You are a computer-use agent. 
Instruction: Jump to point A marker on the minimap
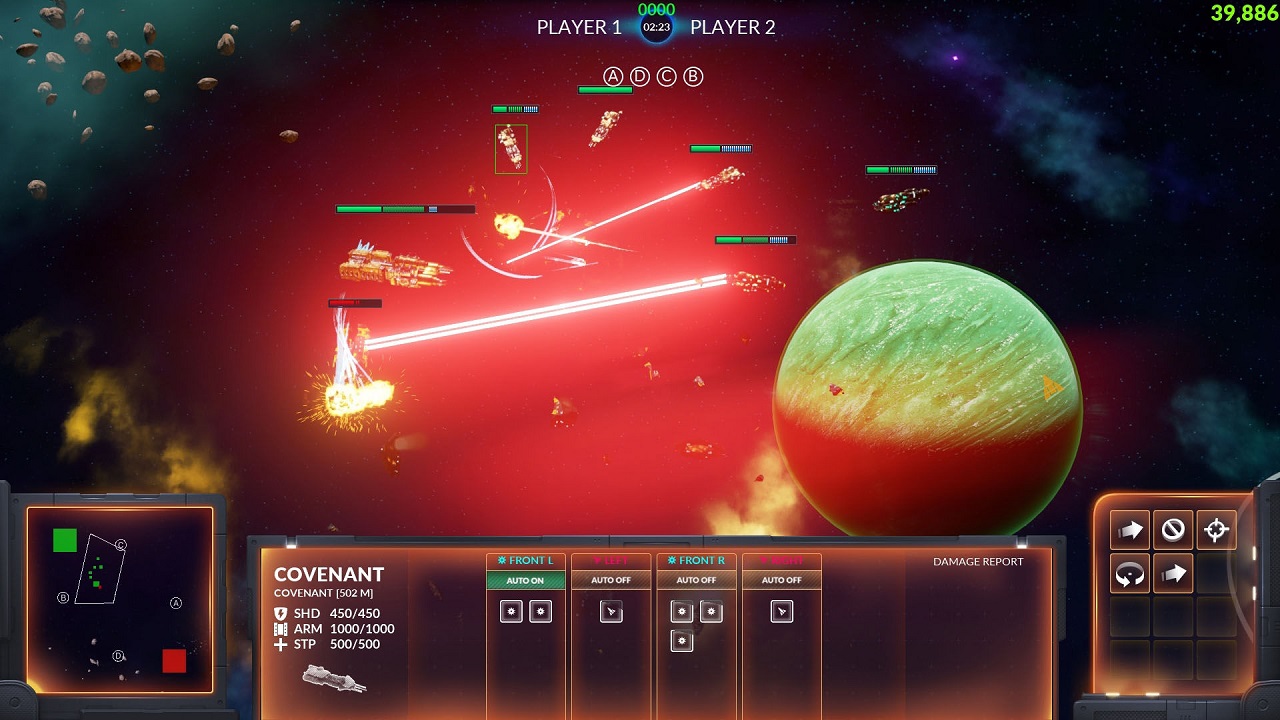pos(176,603)
